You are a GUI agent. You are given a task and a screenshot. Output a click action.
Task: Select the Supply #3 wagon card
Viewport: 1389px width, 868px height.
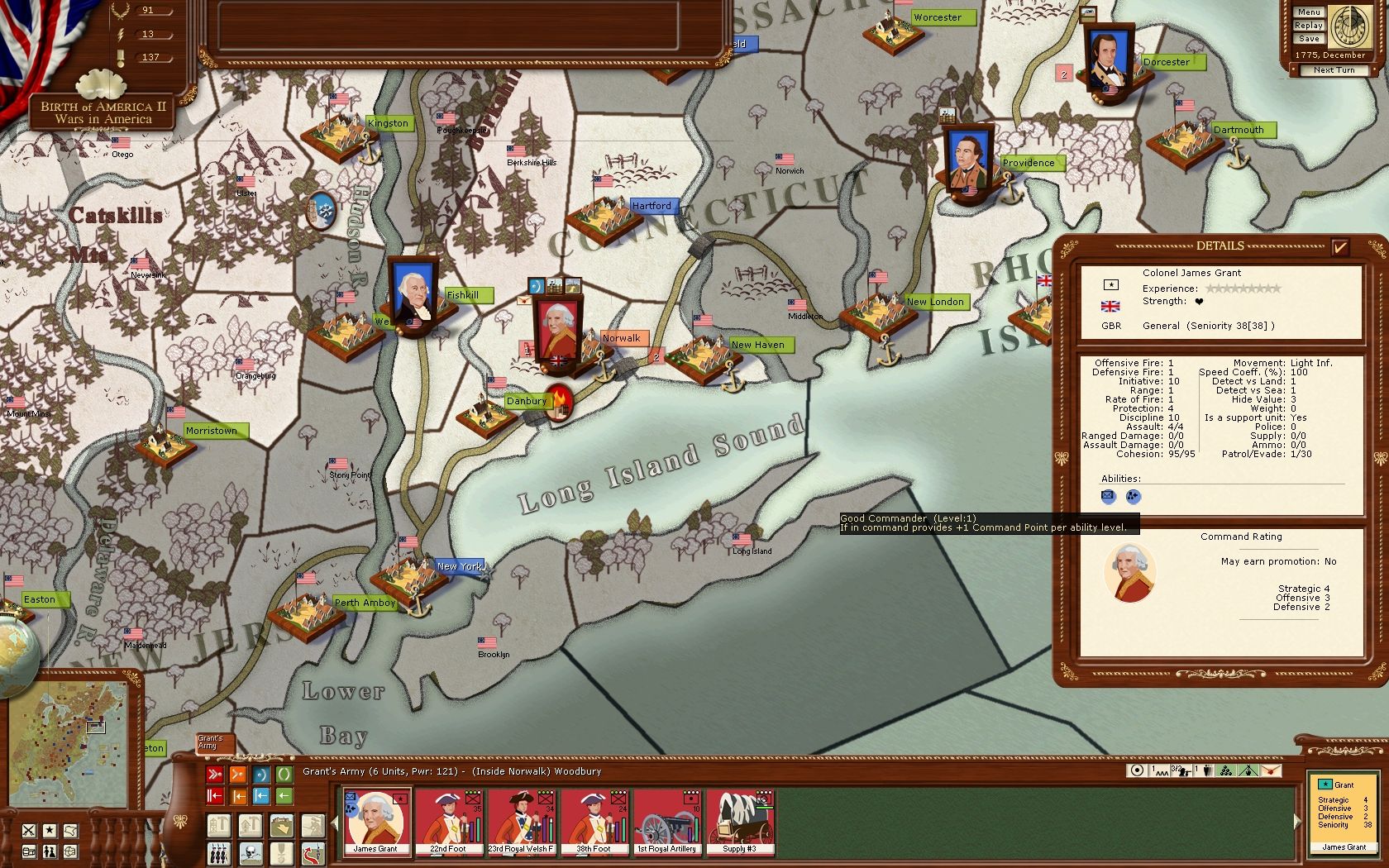(x=739, y=821)
